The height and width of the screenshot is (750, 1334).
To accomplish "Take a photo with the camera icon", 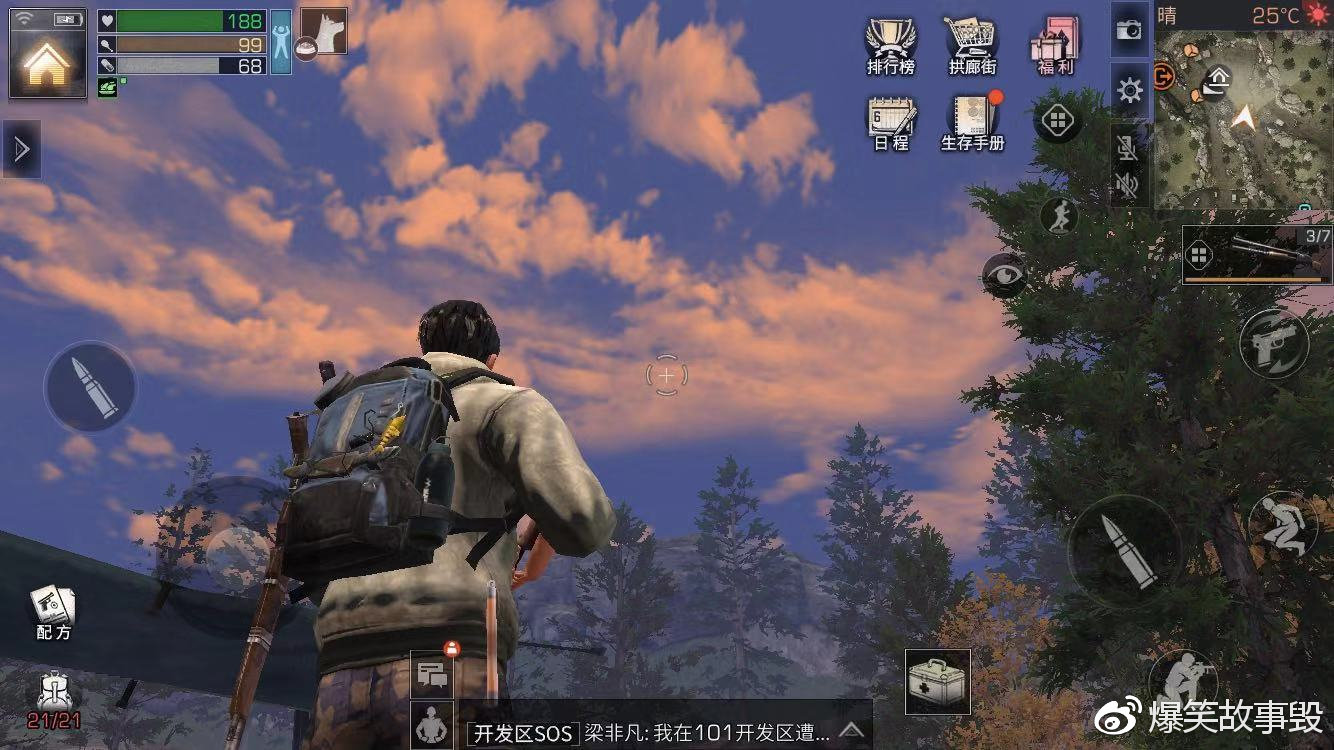I will coord(1129,30).
